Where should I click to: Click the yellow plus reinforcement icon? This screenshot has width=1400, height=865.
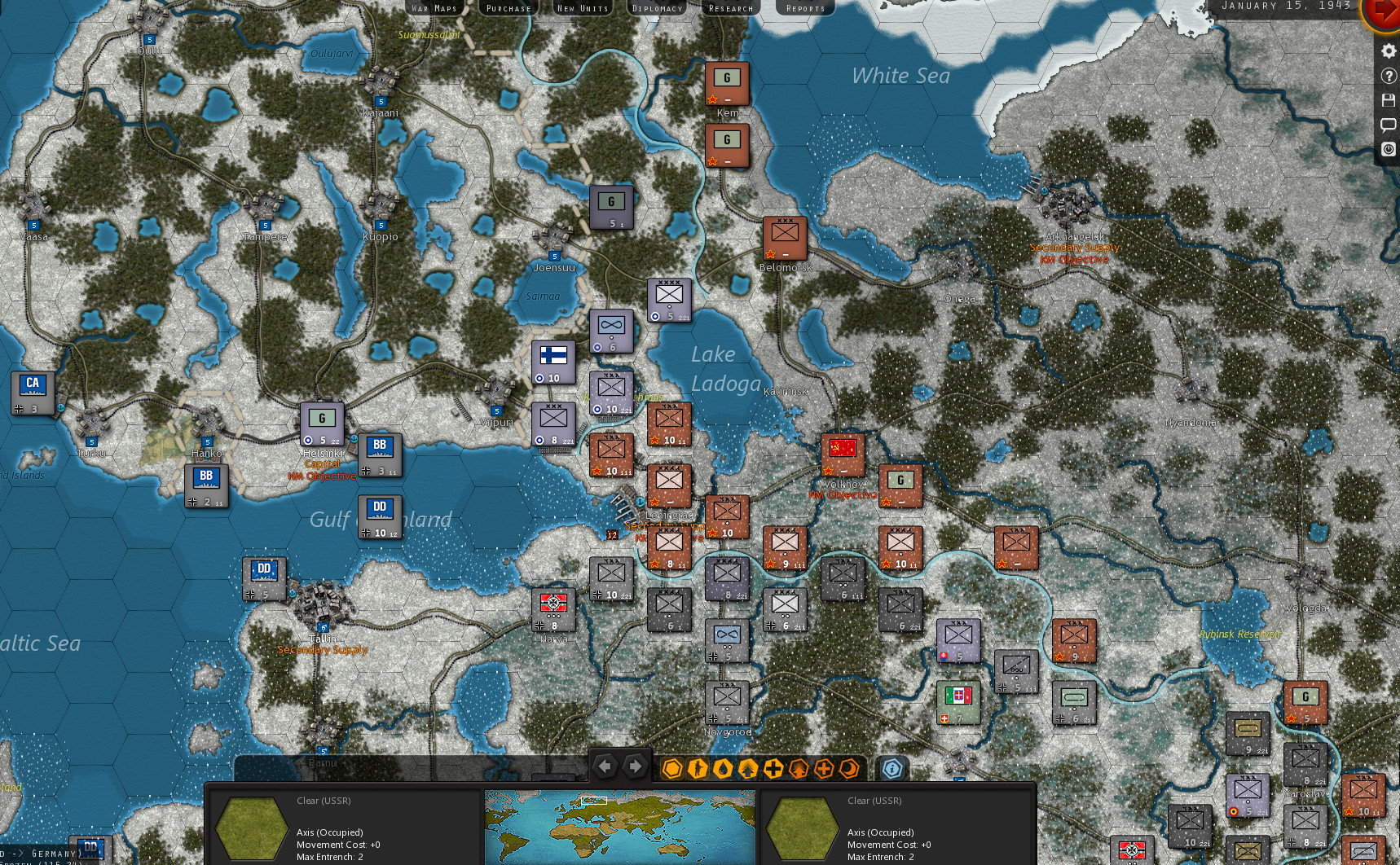(773, 768)
